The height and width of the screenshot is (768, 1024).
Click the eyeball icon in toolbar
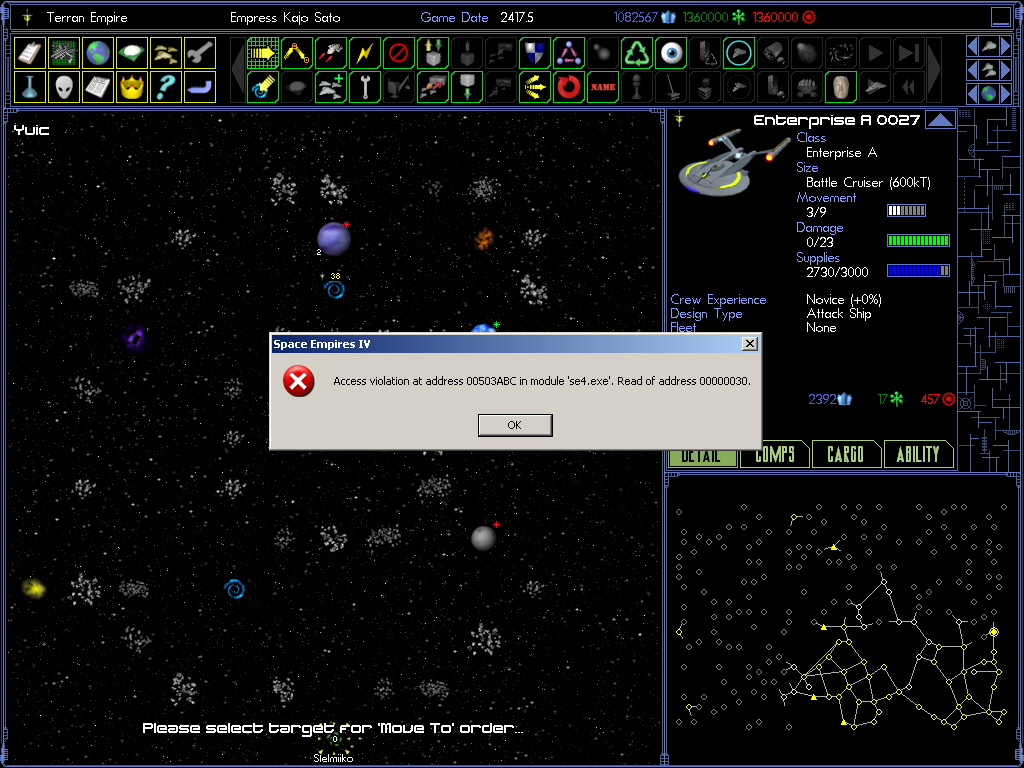(x=671, y=52)
